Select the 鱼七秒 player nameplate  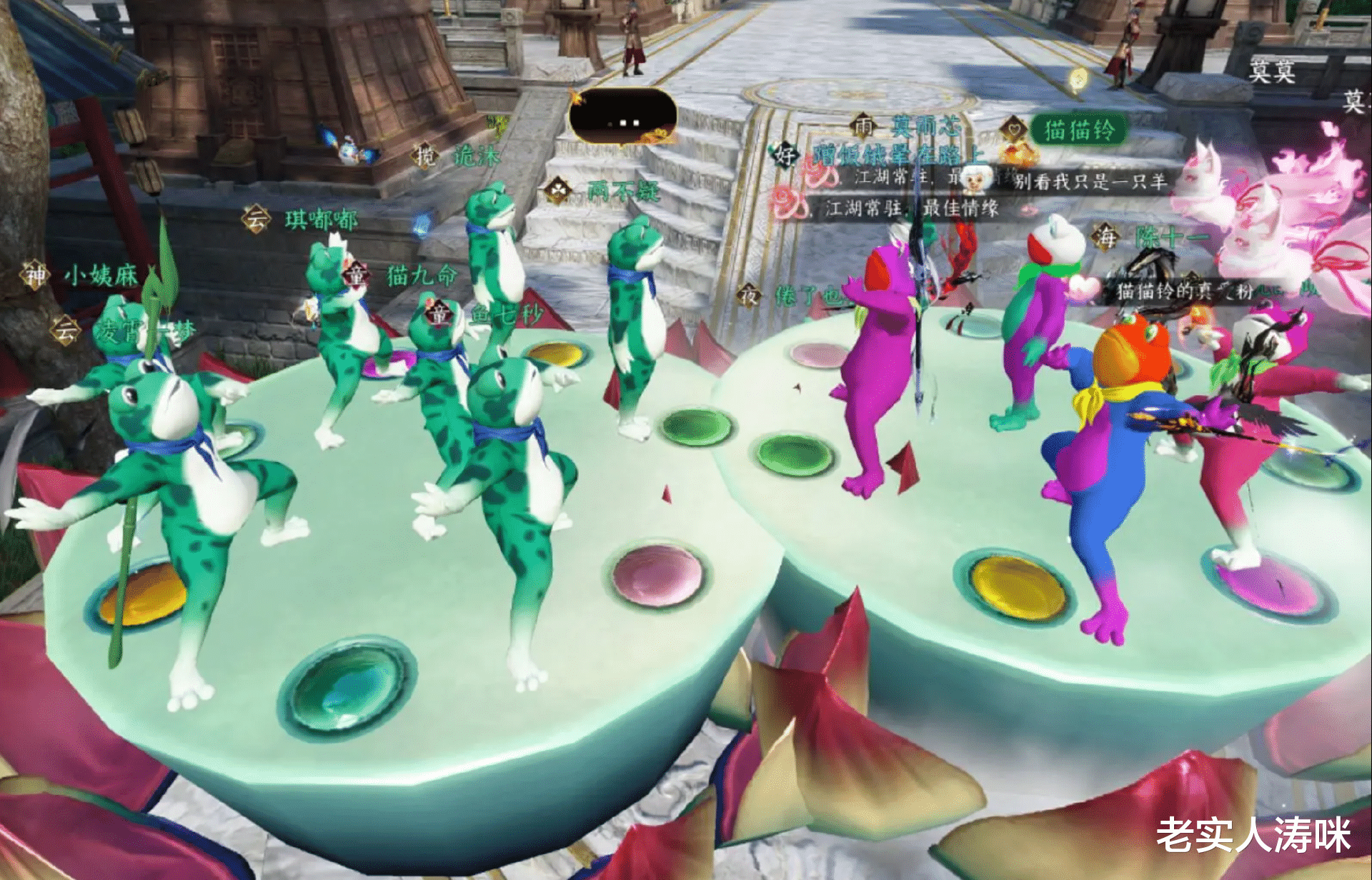[506, 314]
